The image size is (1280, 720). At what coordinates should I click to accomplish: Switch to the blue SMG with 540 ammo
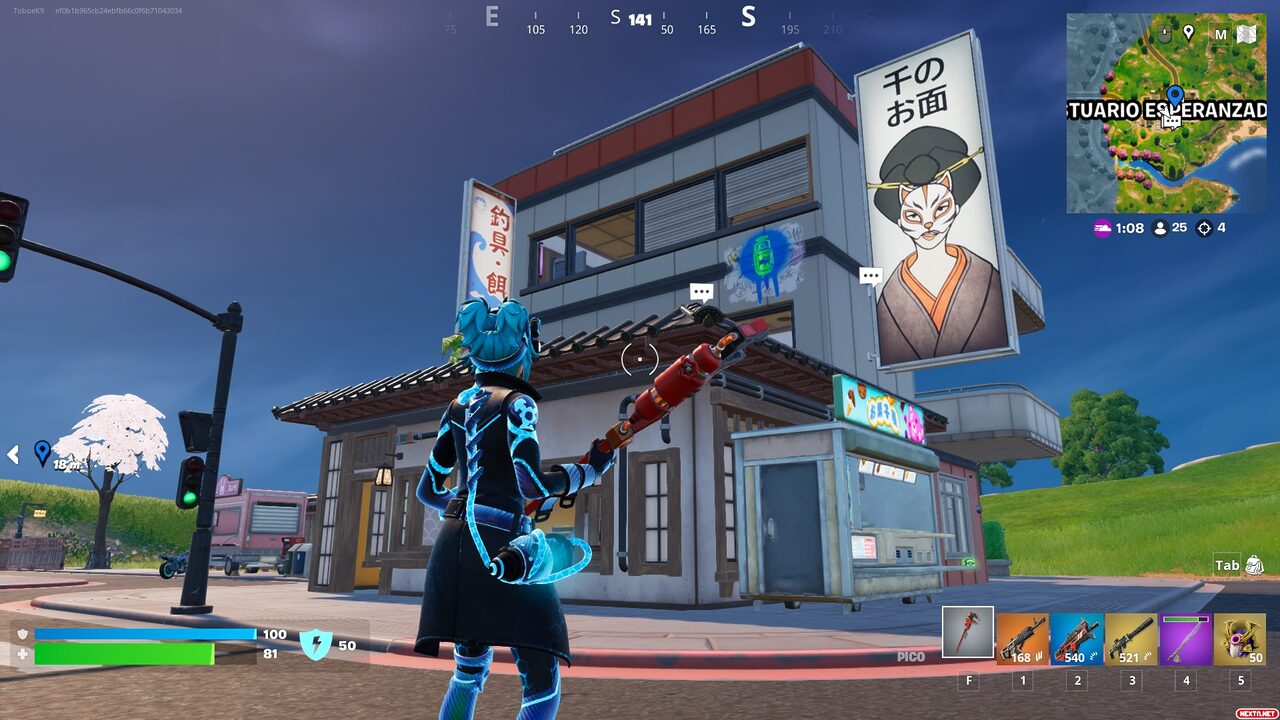click(1076, 639)
